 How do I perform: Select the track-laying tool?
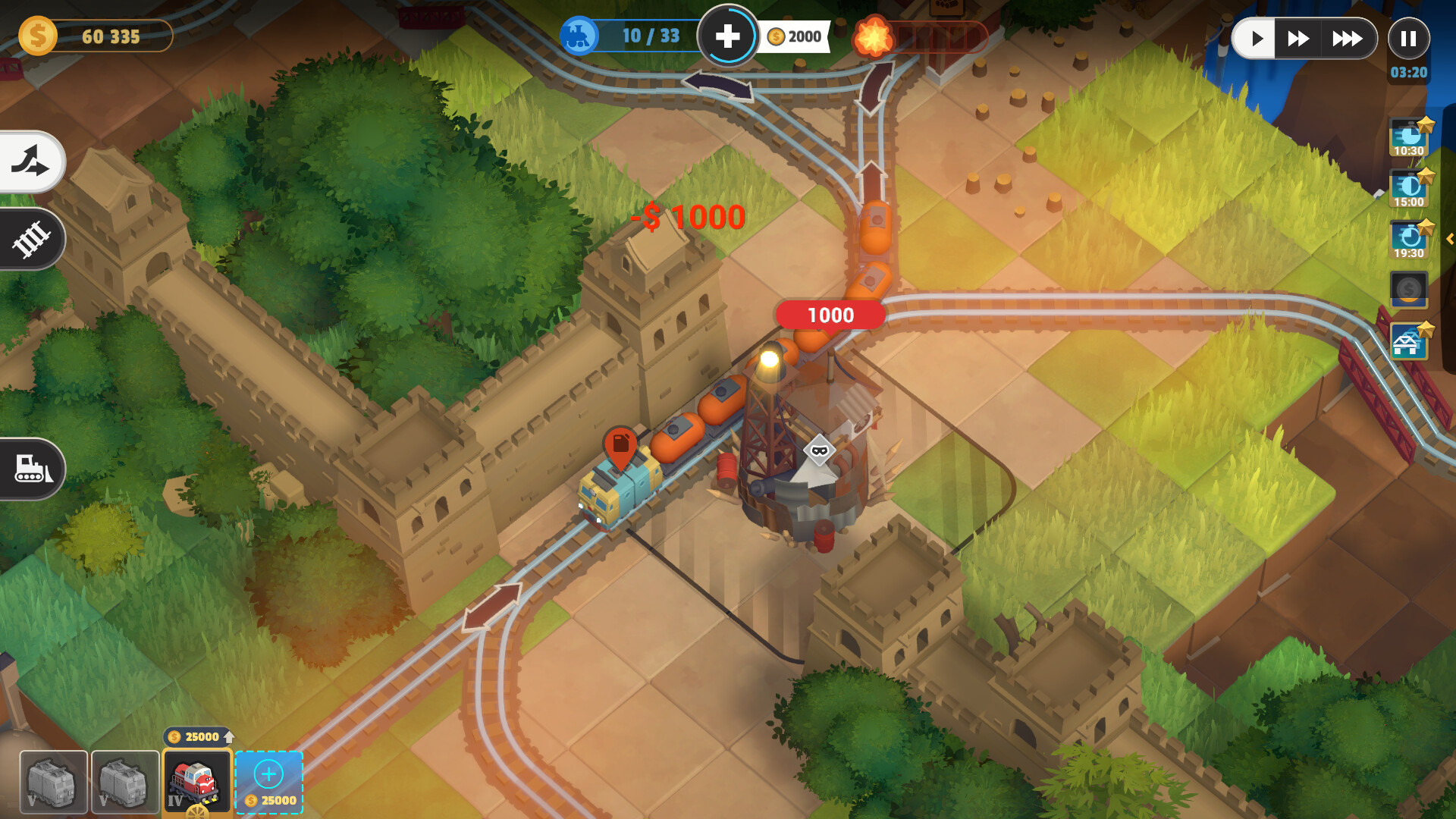(x=30, y=239)
